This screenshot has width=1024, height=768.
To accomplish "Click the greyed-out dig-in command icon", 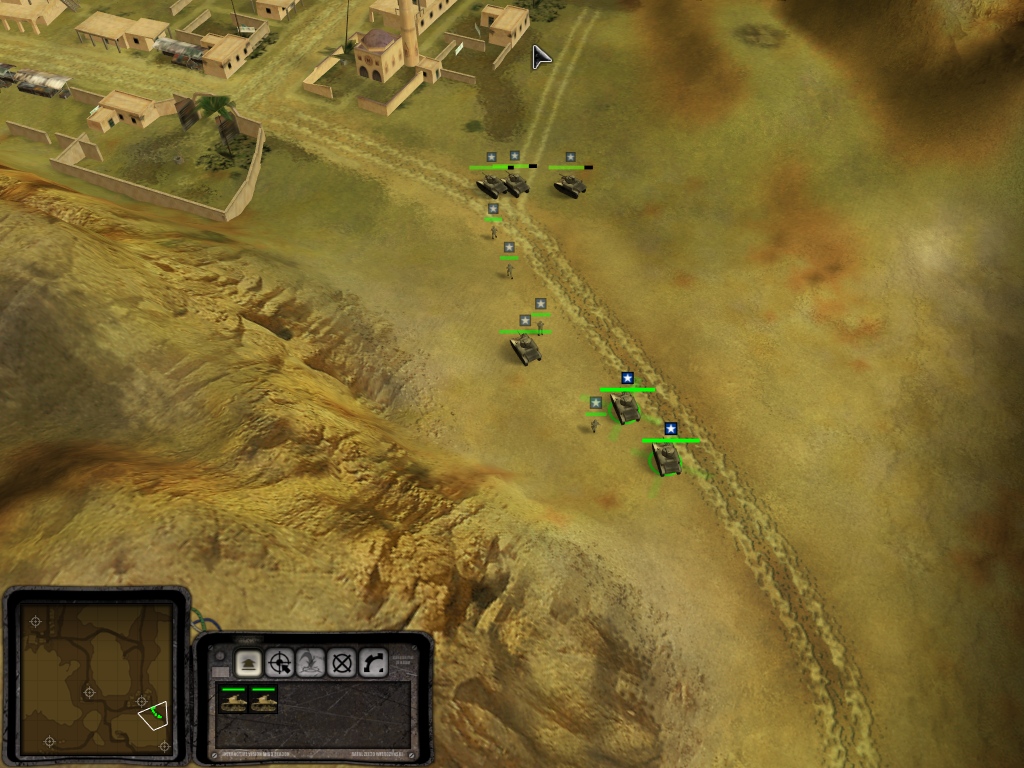I will 311,661.
